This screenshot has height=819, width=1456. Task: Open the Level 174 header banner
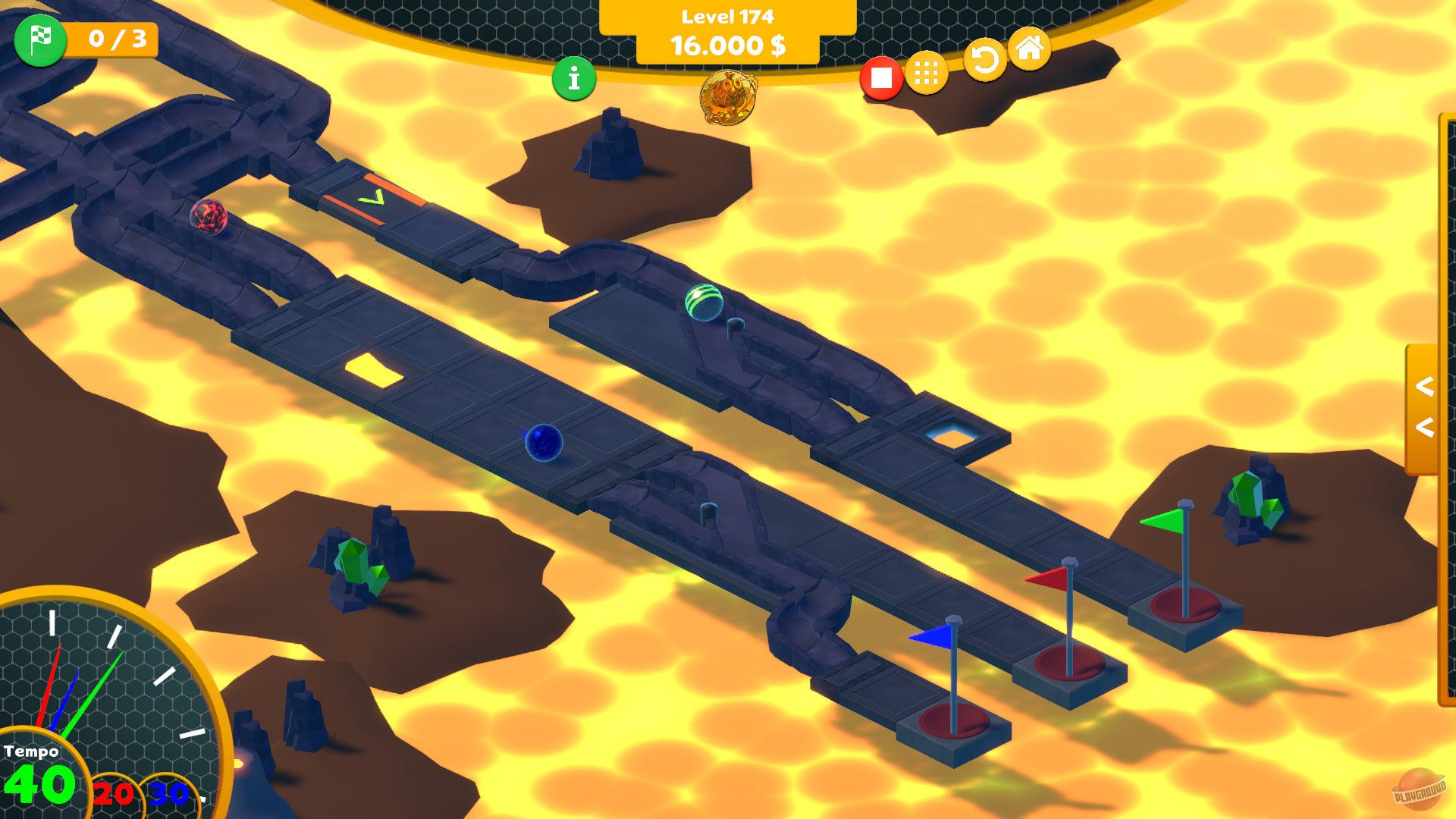(727, 14)
